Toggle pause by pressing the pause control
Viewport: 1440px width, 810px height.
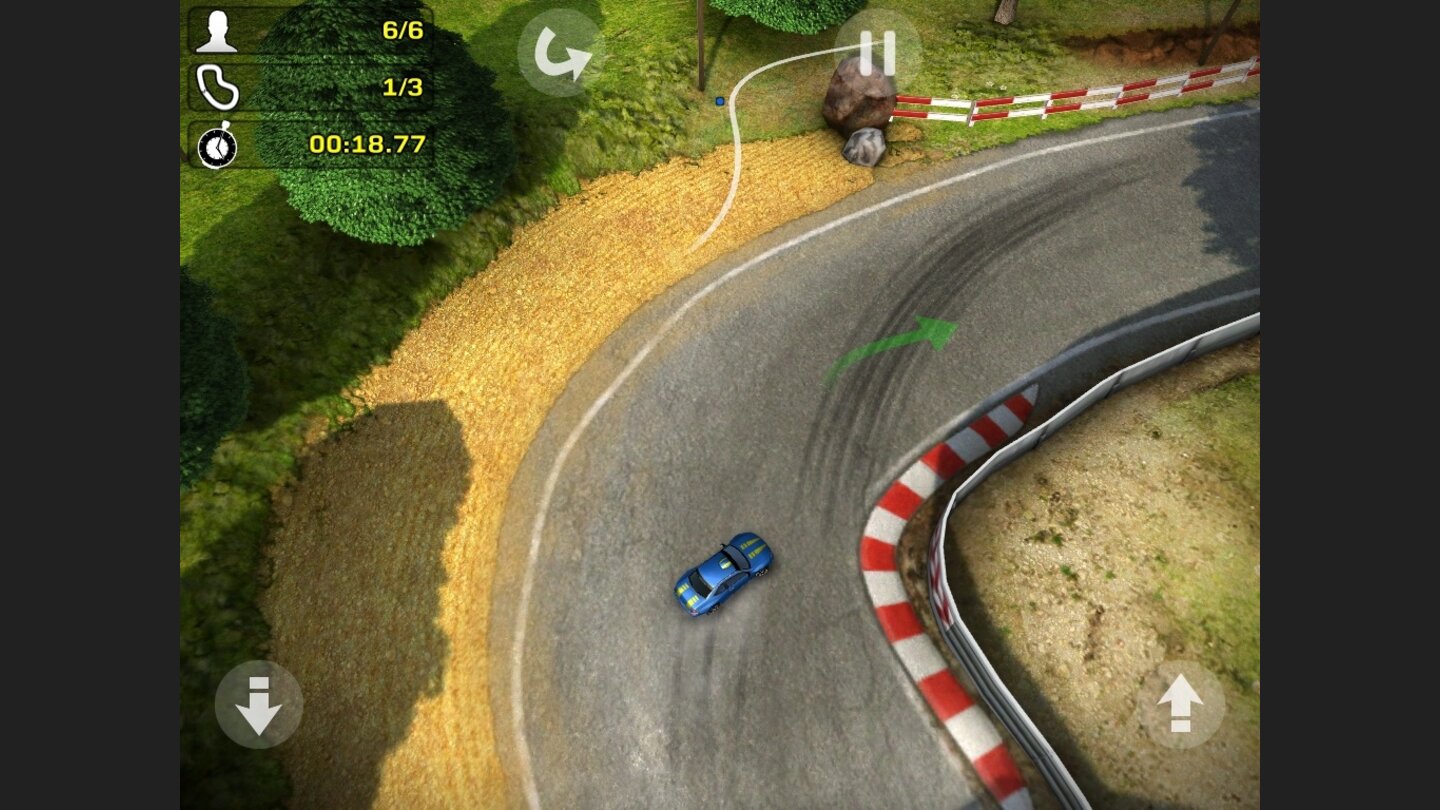(876, 52)
